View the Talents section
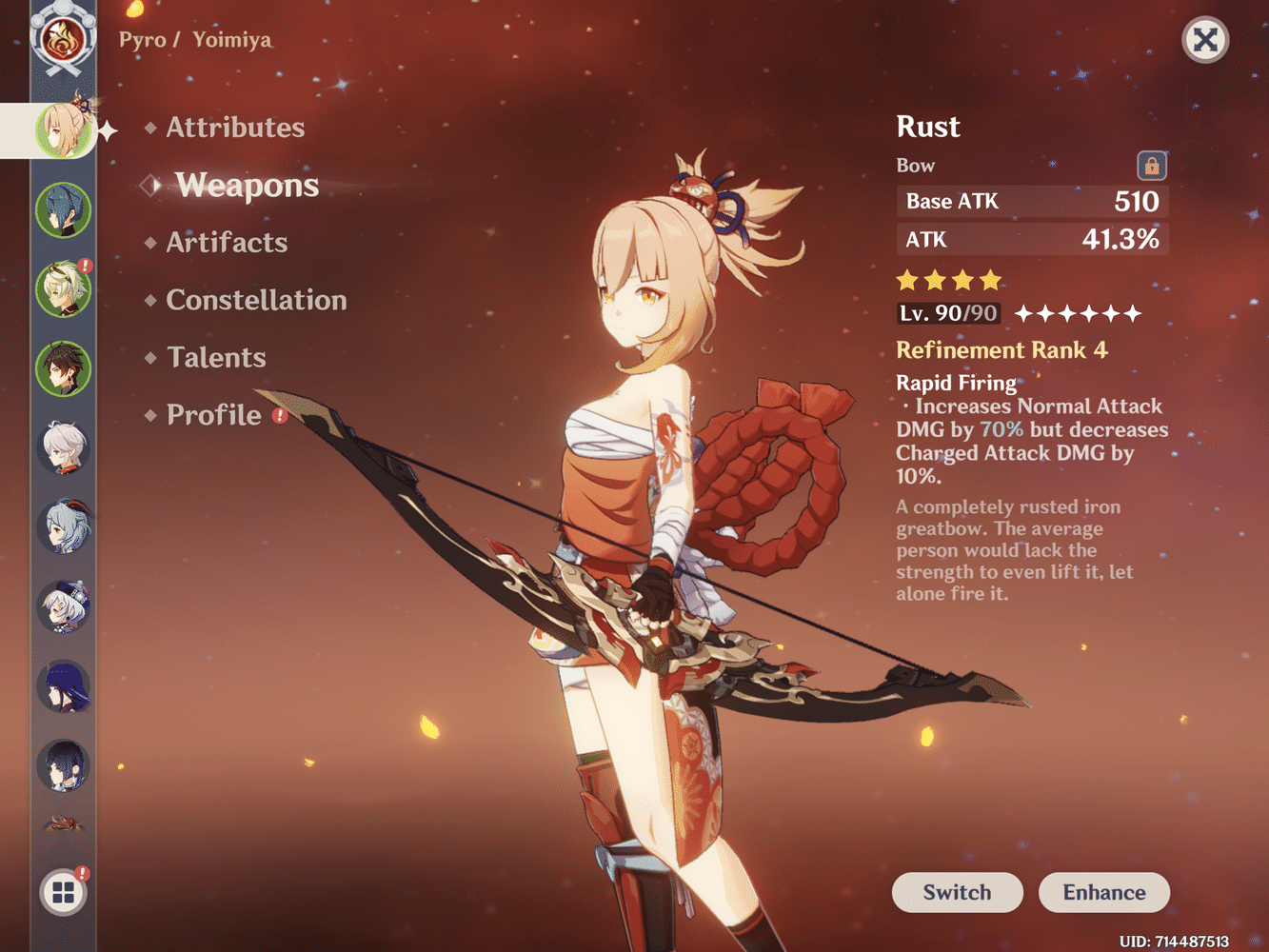The image size is (1269, 952). (x=216, y=357)
